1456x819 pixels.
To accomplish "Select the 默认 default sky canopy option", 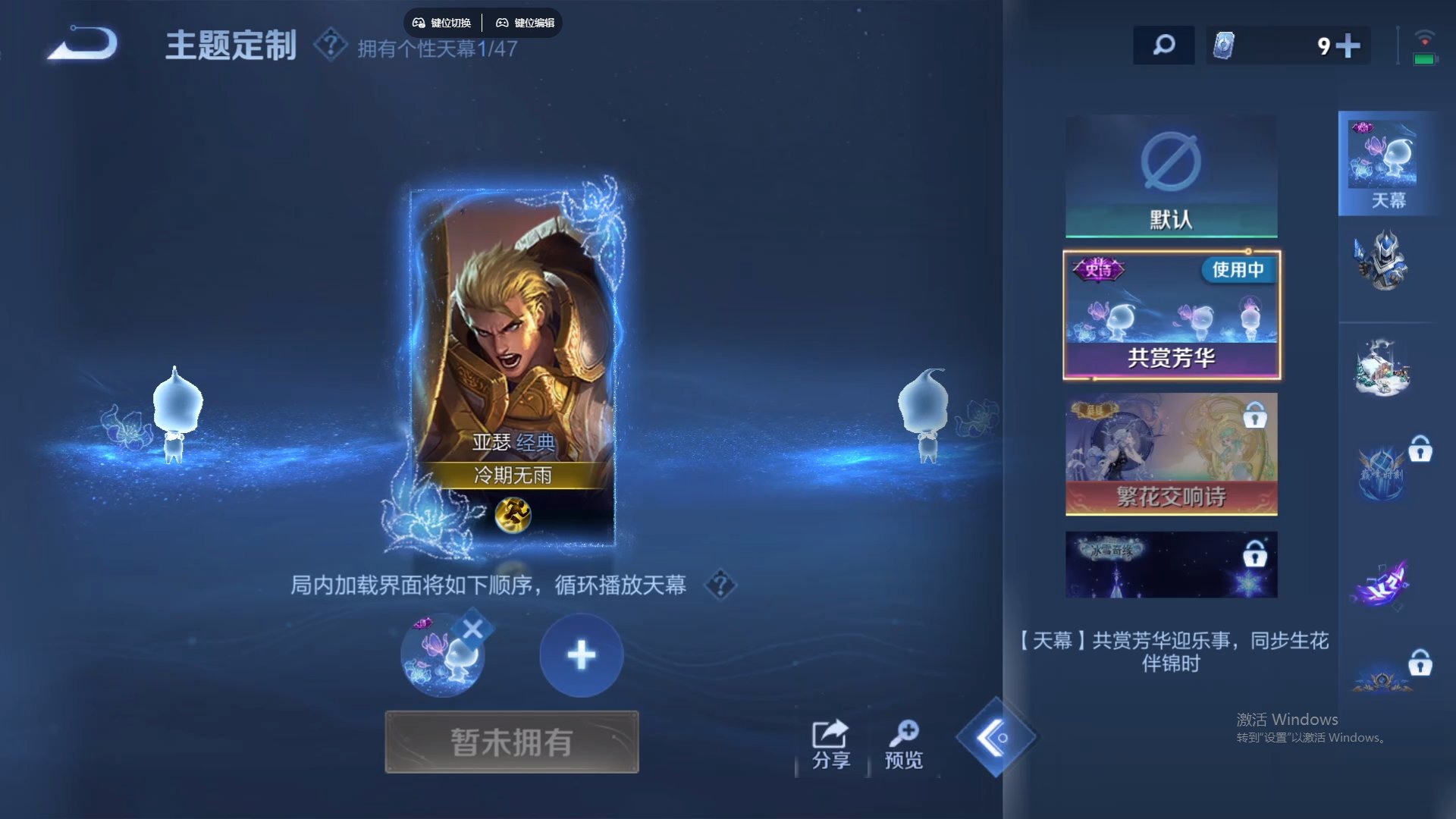I will 1171,176.
